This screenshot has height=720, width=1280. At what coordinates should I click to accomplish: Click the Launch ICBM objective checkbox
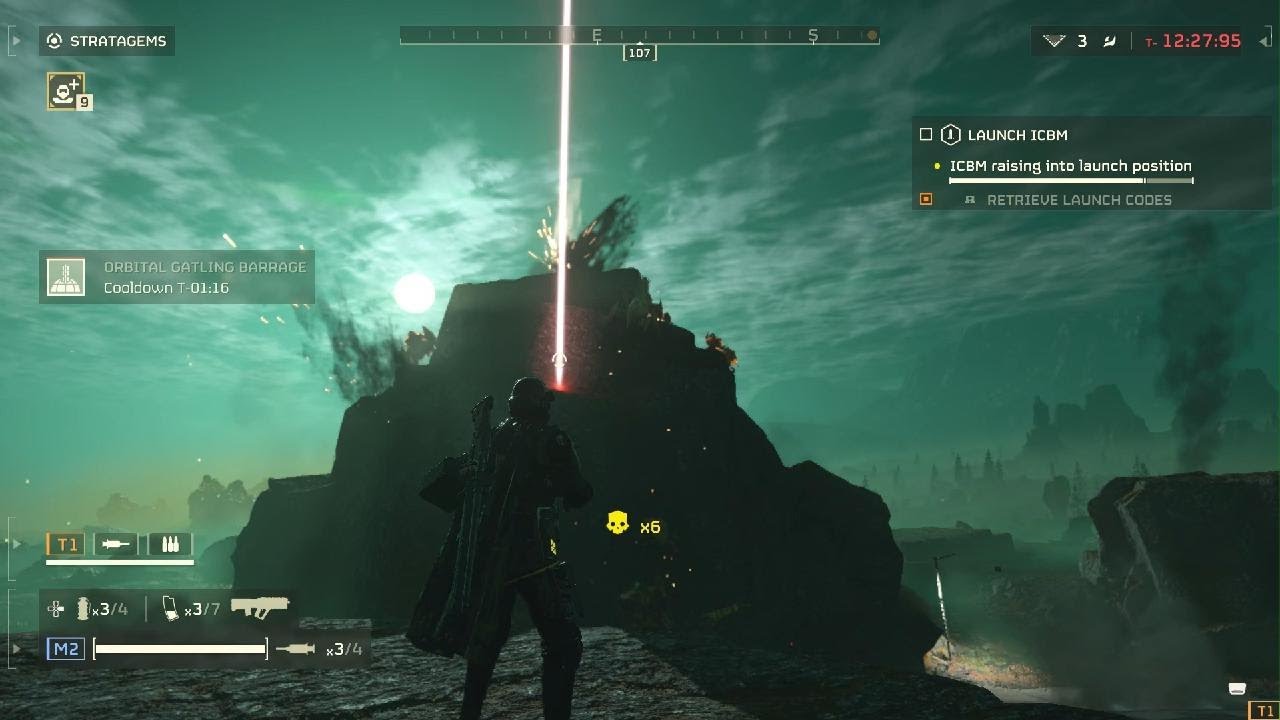pyautogui.click(x=926, y=135)
